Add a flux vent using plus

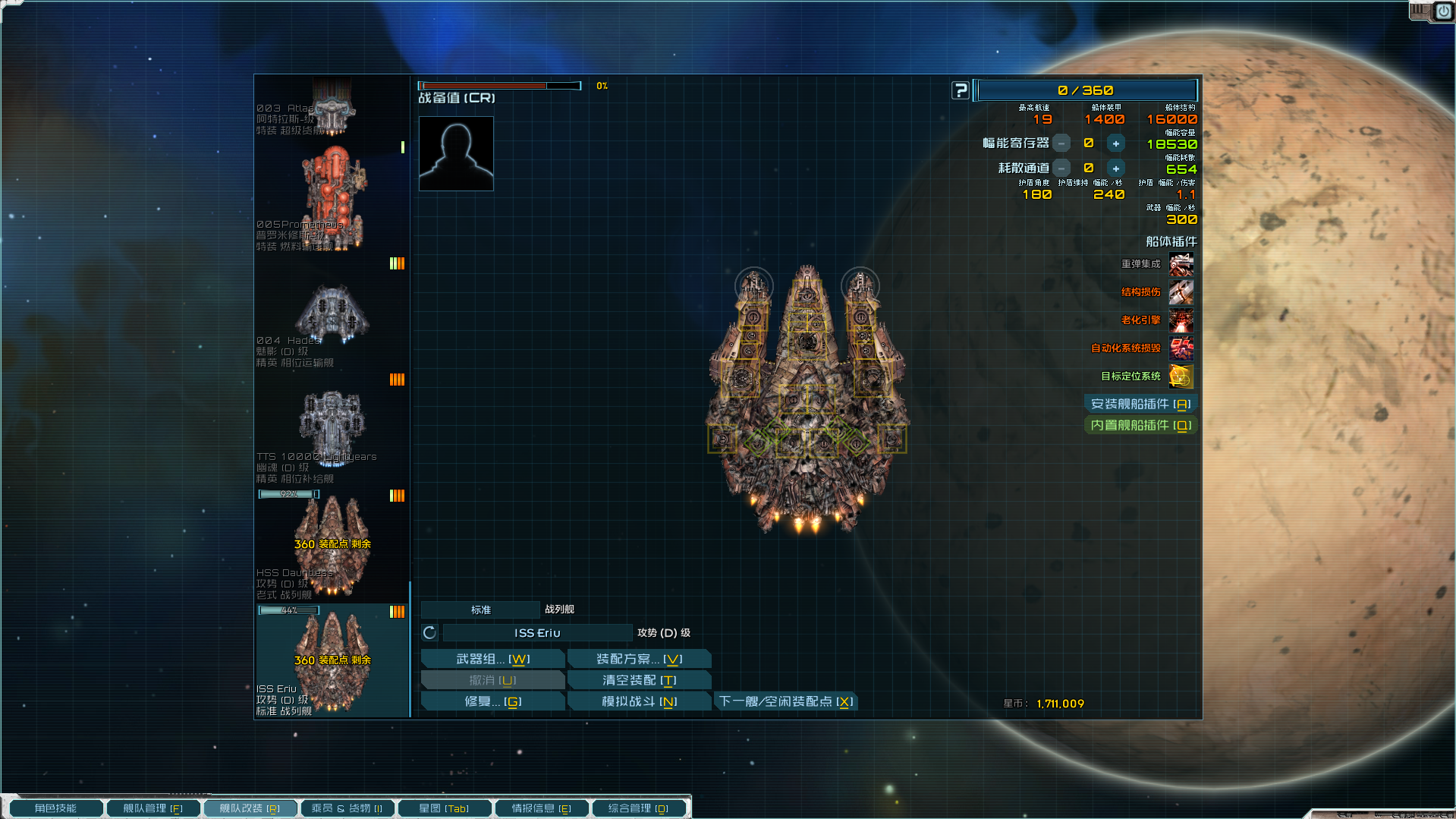coord(1115,169)
